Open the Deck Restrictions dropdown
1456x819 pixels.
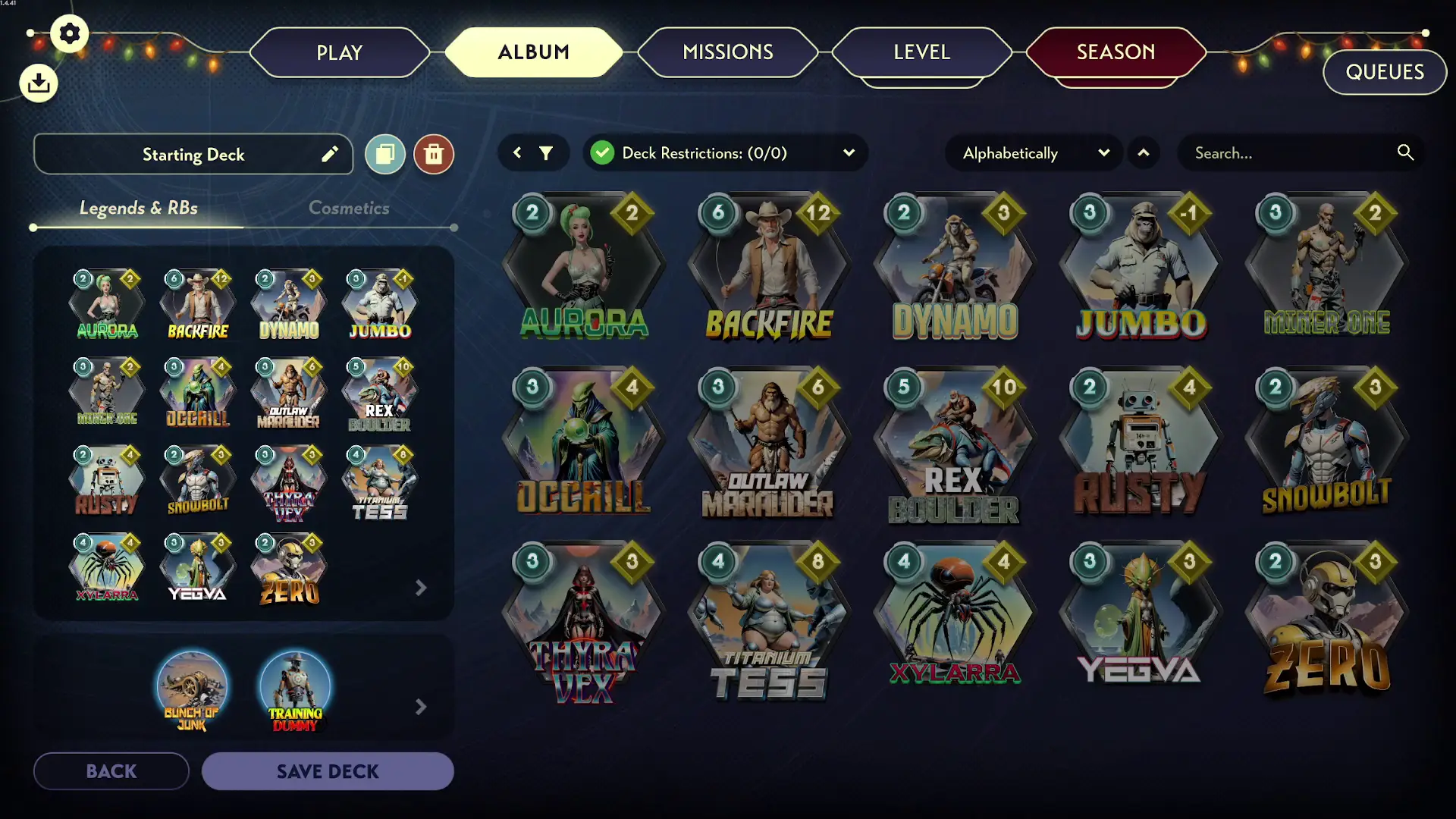click(x=849, y=152)
